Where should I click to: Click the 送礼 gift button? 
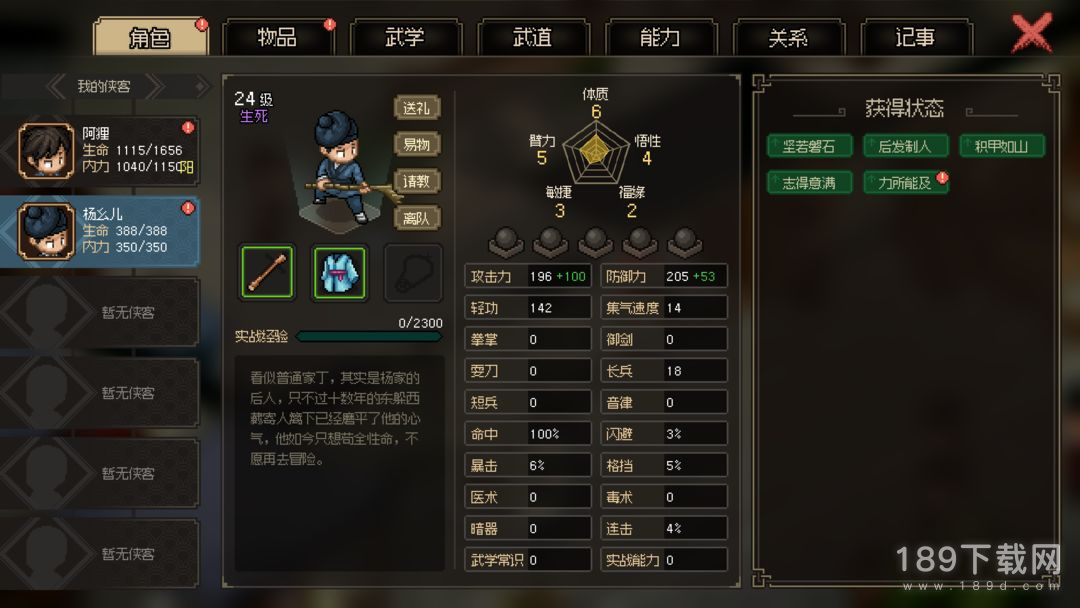pyautogui.click(x=417, y=108)
